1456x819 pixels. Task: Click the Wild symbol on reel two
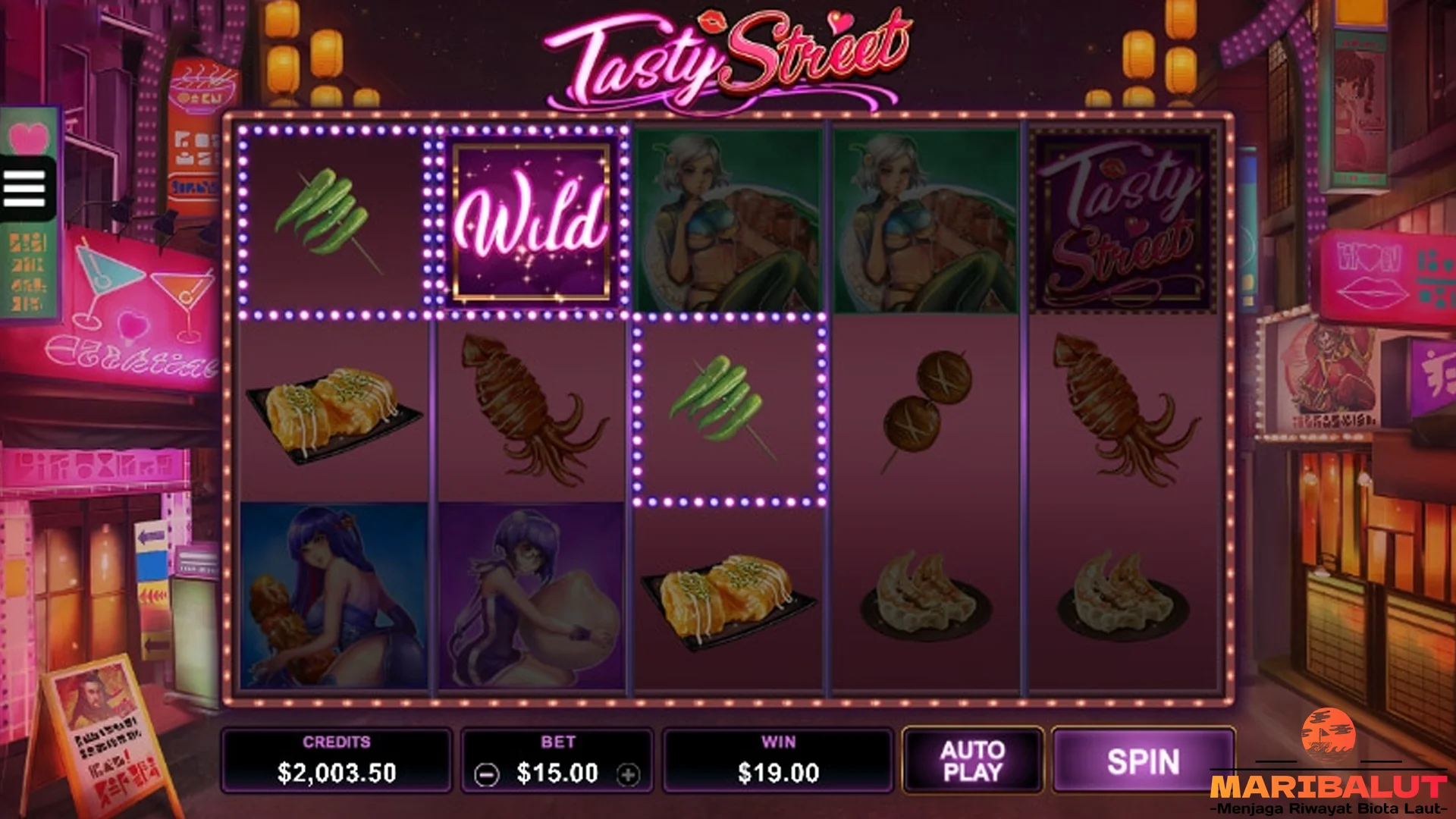(x=531, y=218)
